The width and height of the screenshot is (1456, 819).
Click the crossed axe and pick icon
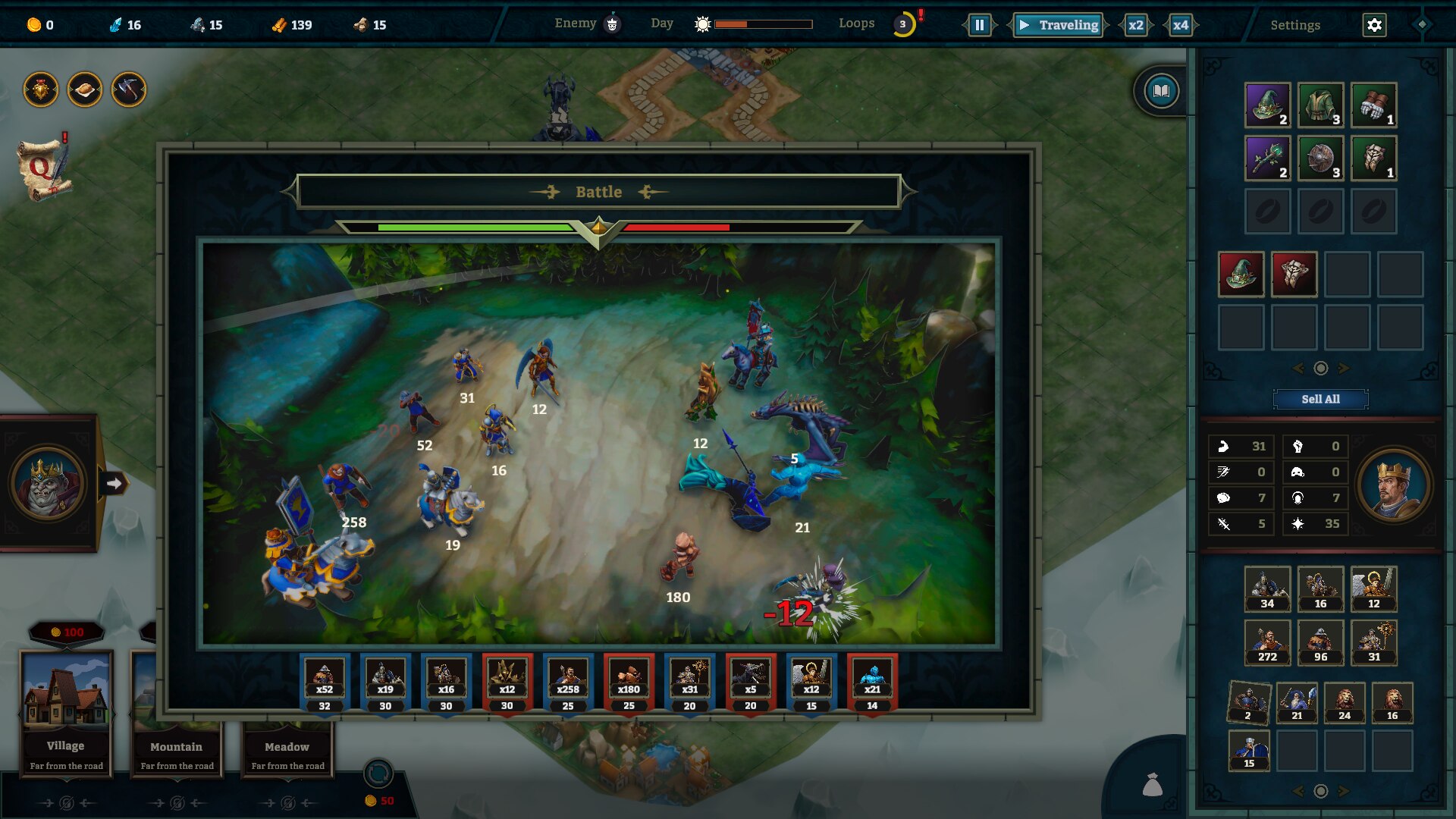[x=129, y=90]
